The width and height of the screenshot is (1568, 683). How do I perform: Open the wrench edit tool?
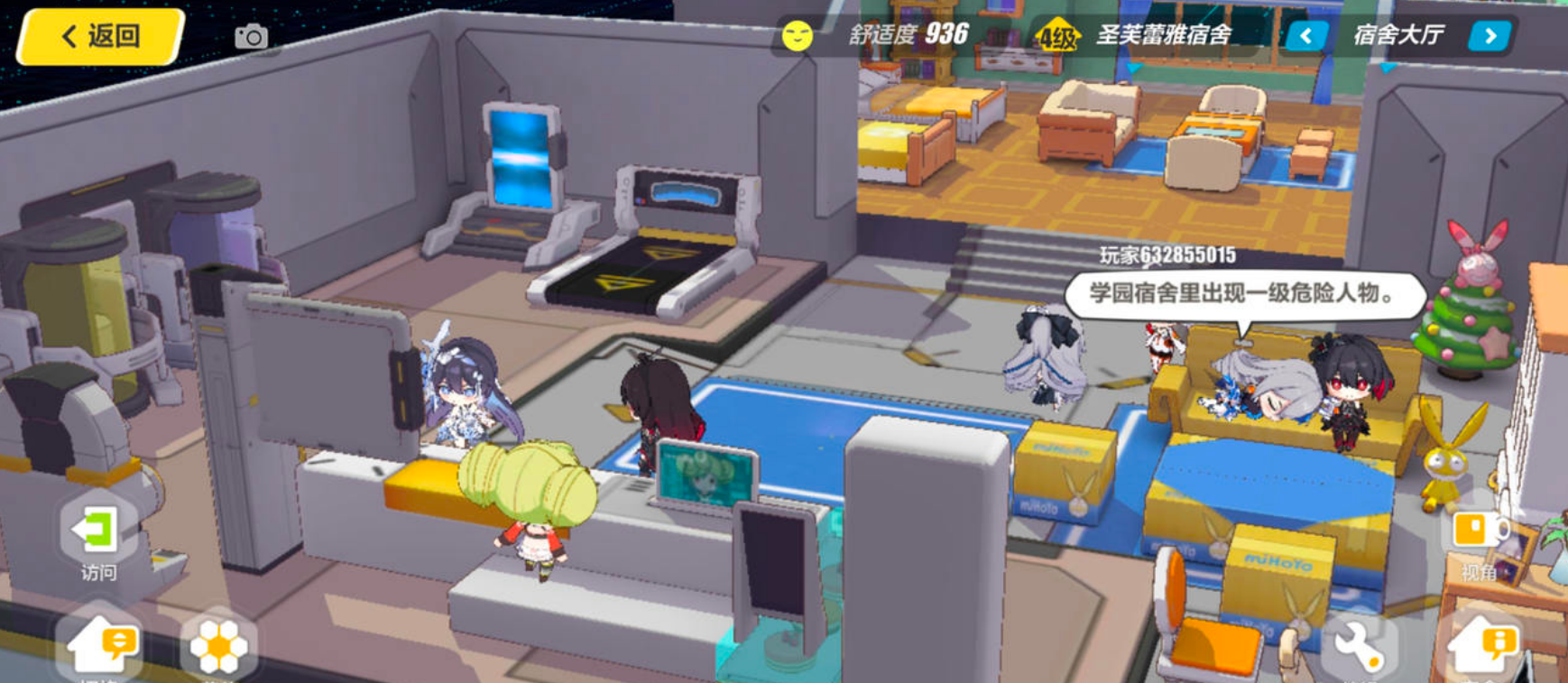click(1358, 646)
